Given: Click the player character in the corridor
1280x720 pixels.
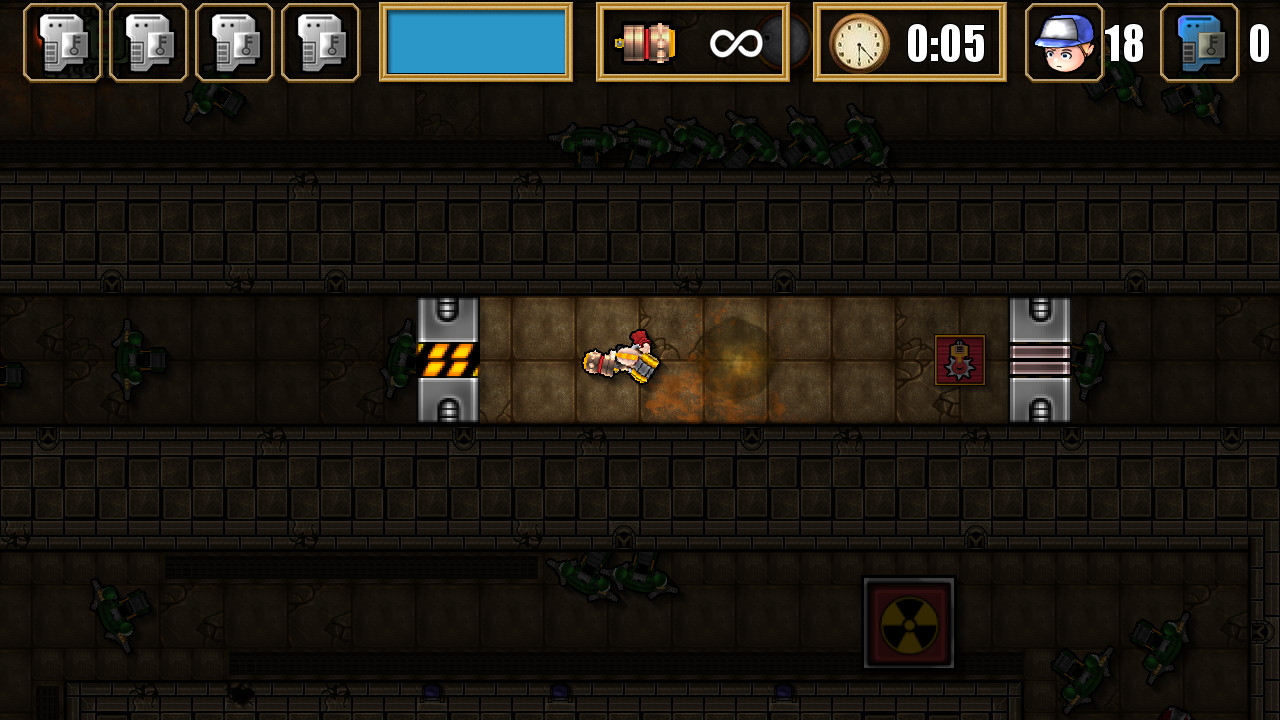Looking at the screenshot, I should click(620, 360).
